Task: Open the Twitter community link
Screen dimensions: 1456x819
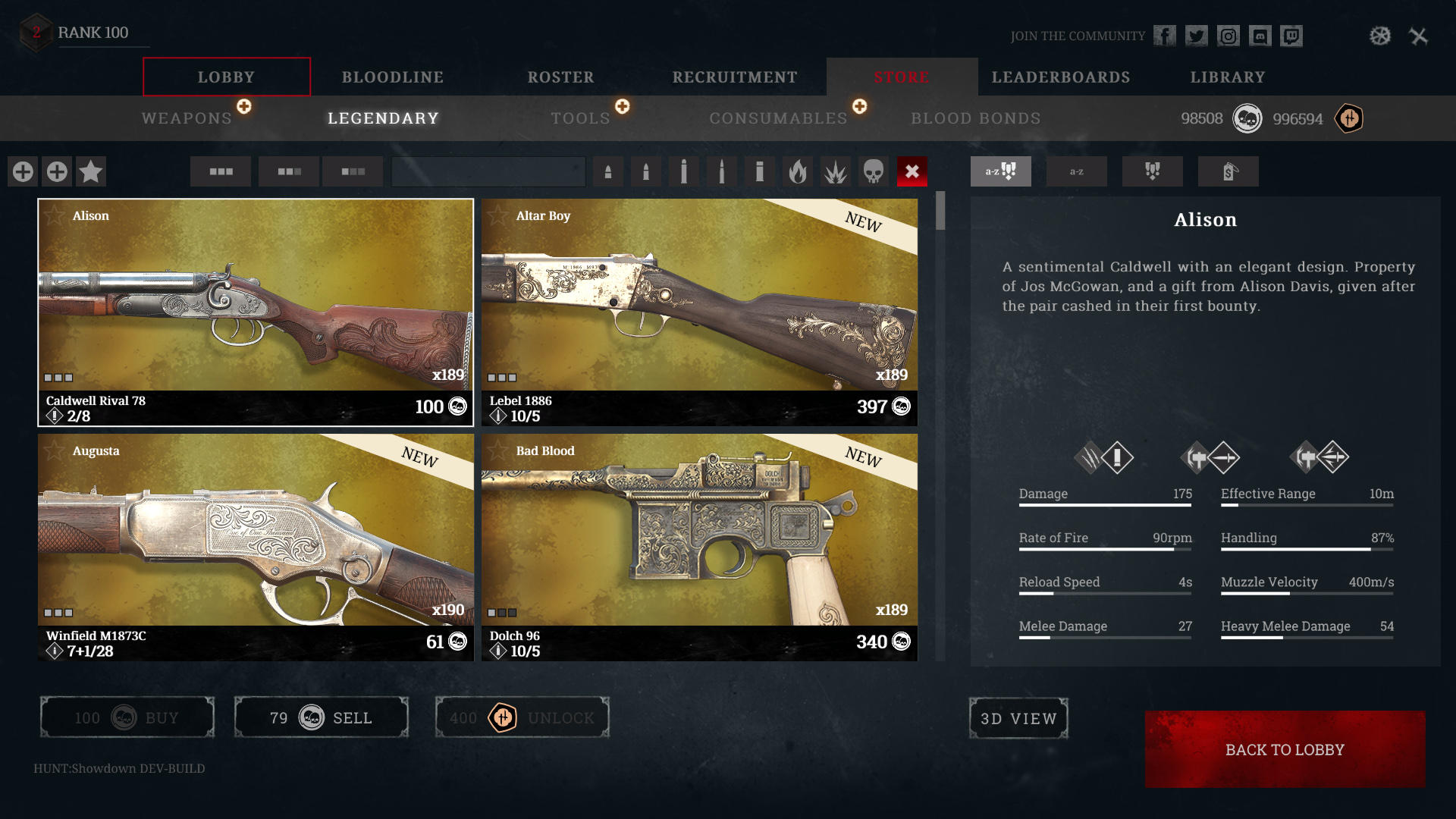Action: [x=1196, y=36]
